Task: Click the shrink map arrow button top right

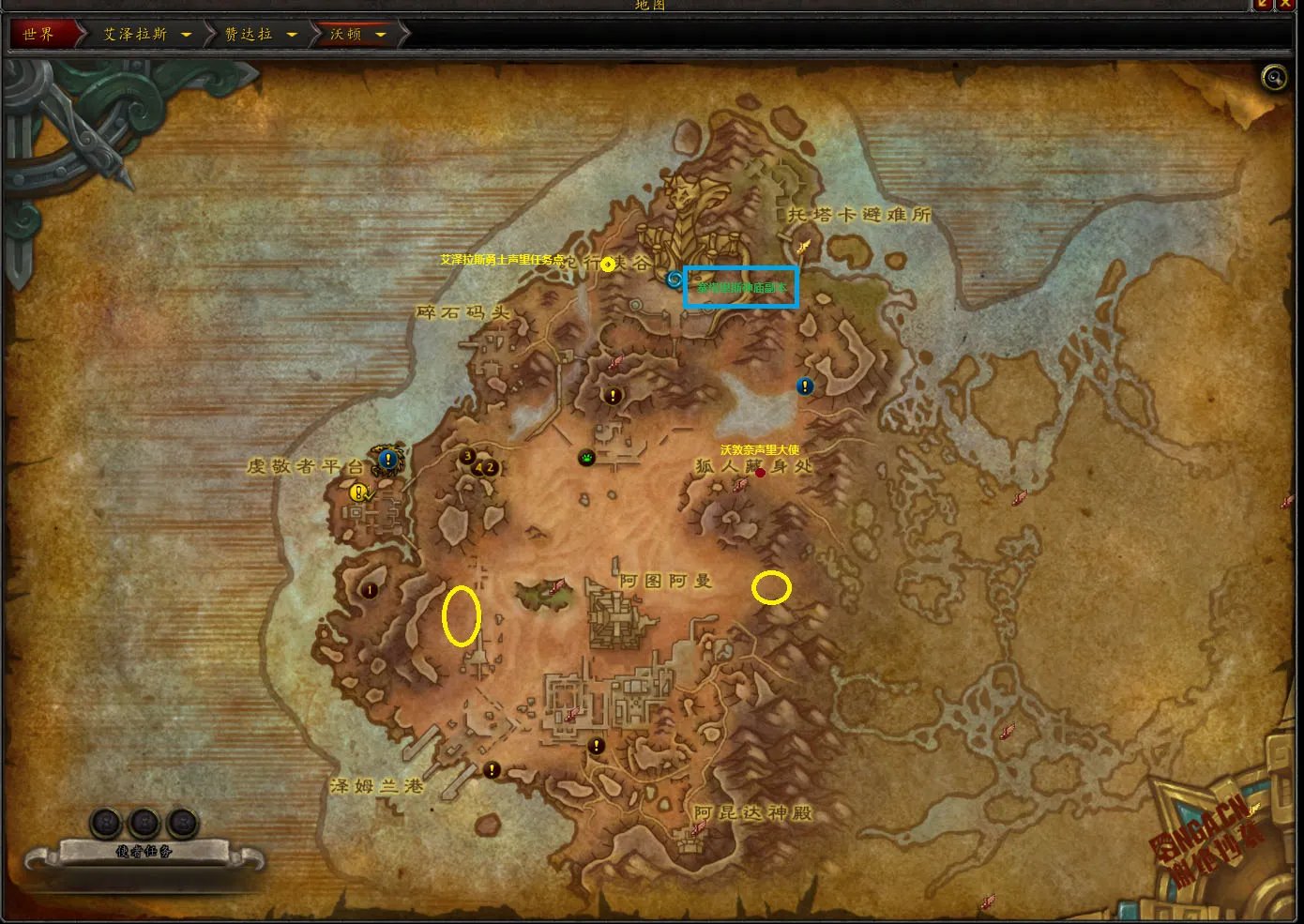Action: pyautogui.click(x=1261, y=6)
